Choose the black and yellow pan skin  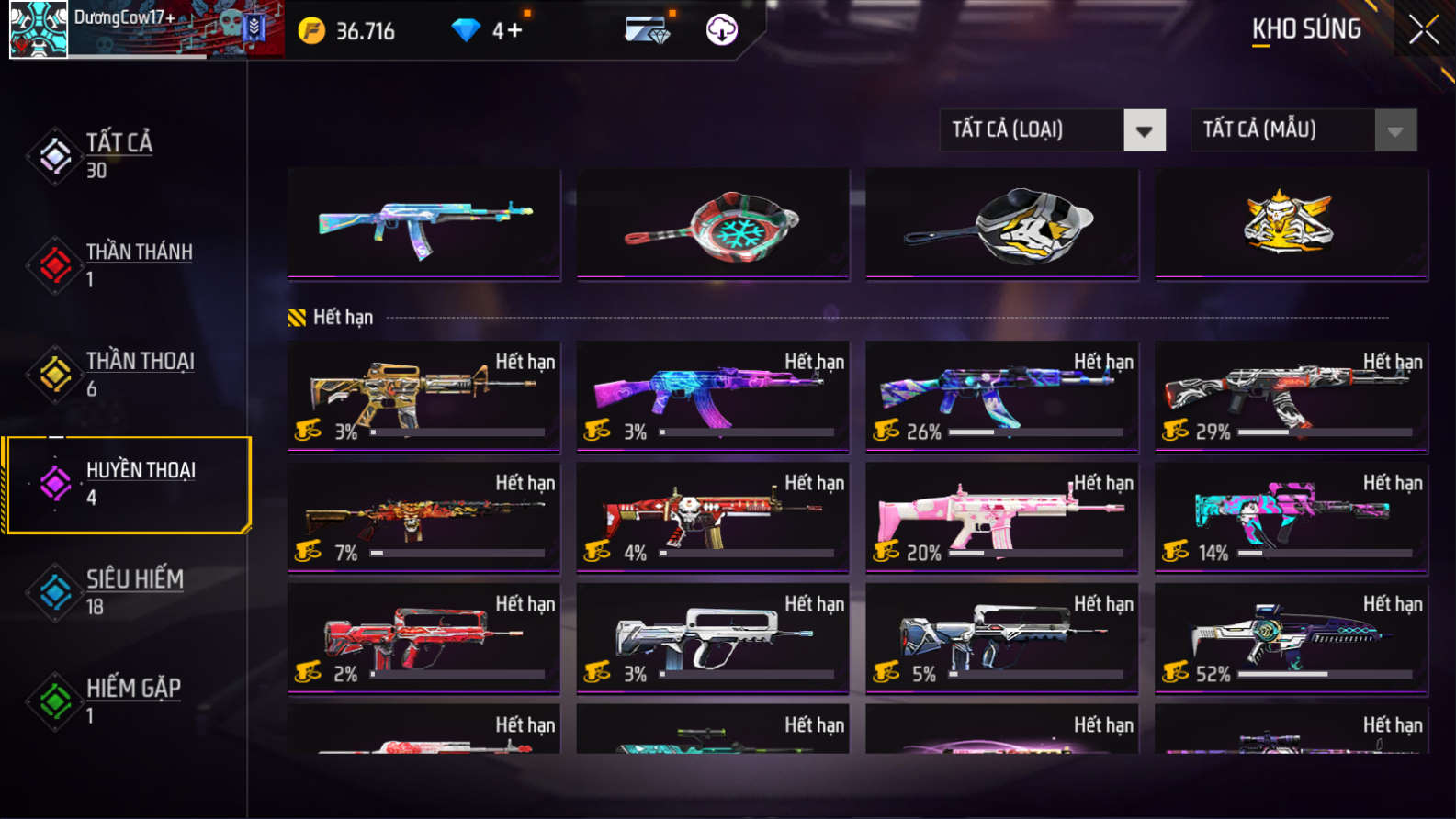coord(1002,223)
